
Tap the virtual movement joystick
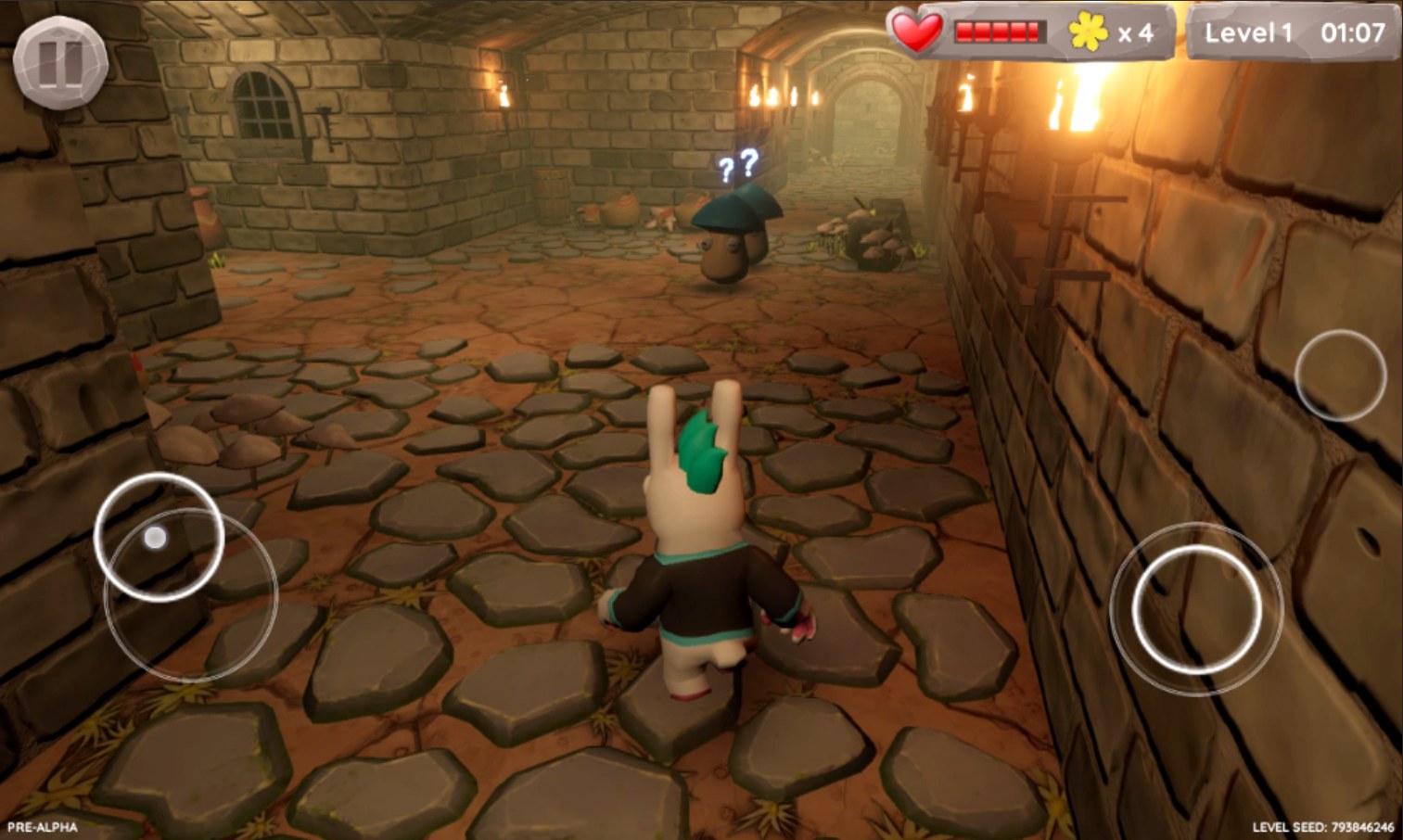click(x=159, y=537)
